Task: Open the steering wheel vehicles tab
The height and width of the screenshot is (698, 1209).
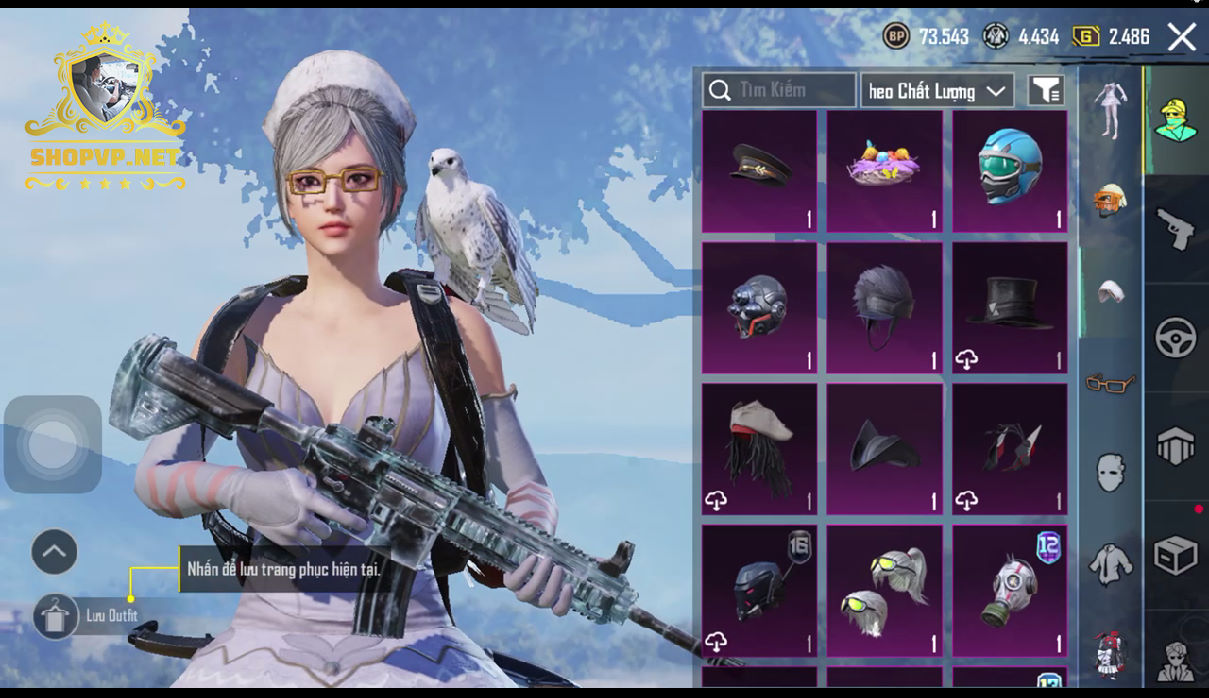Action: pyautogui.click(x=1176, y=338)
